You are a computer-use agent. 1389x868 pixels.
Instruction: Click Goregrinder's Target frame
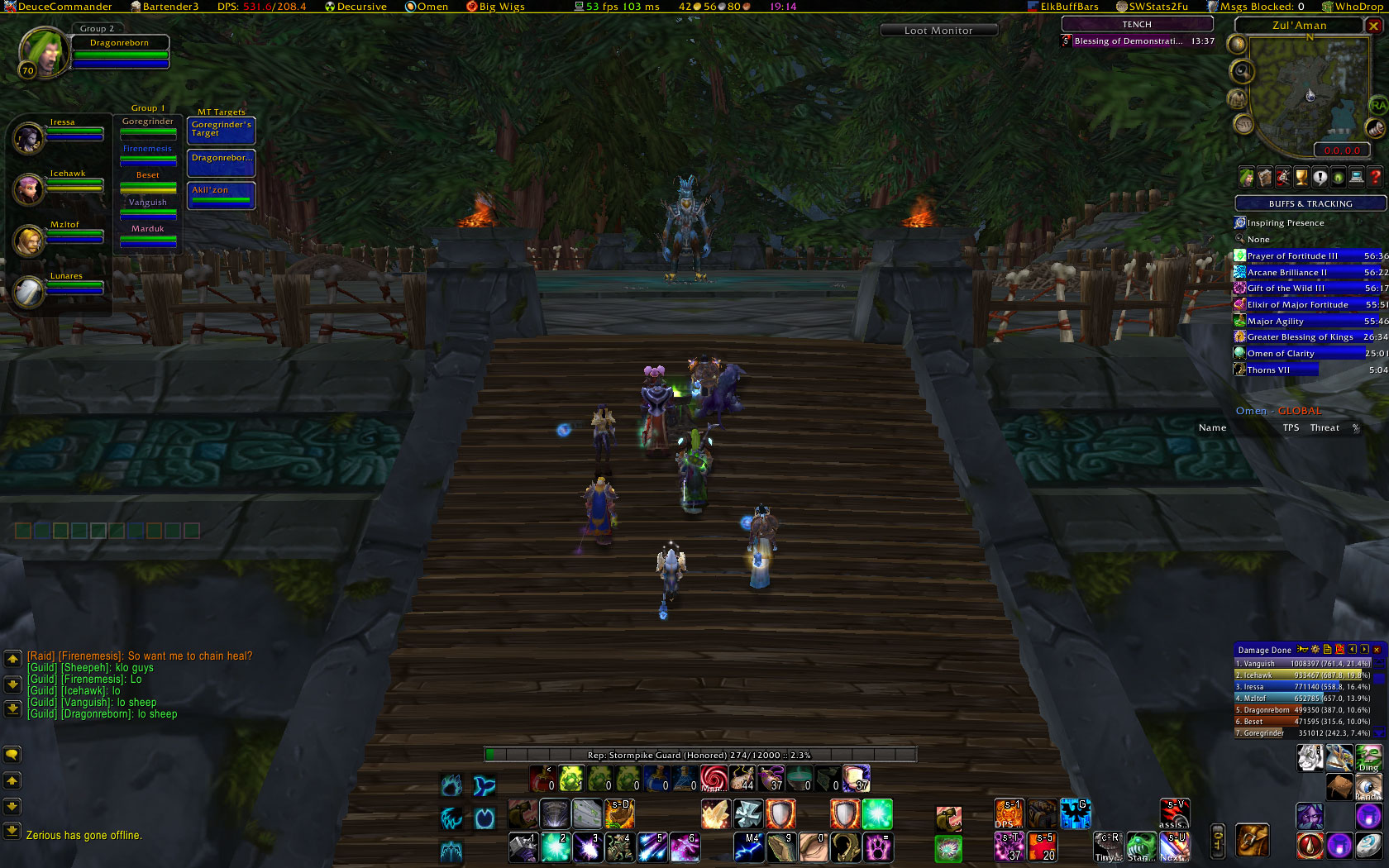pos(221,130)
